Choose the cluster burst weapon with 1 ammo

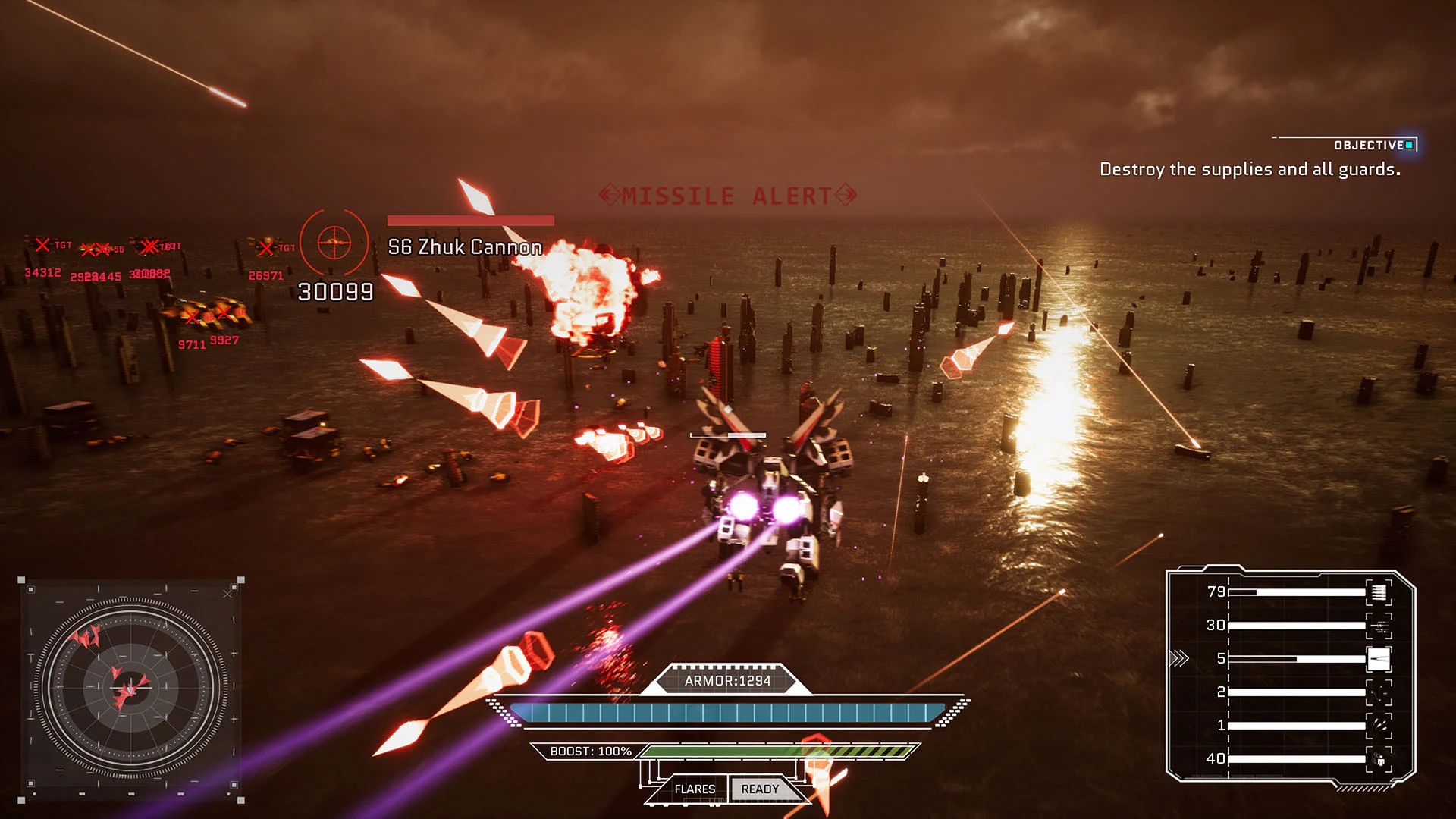[x=1378, y=726]
